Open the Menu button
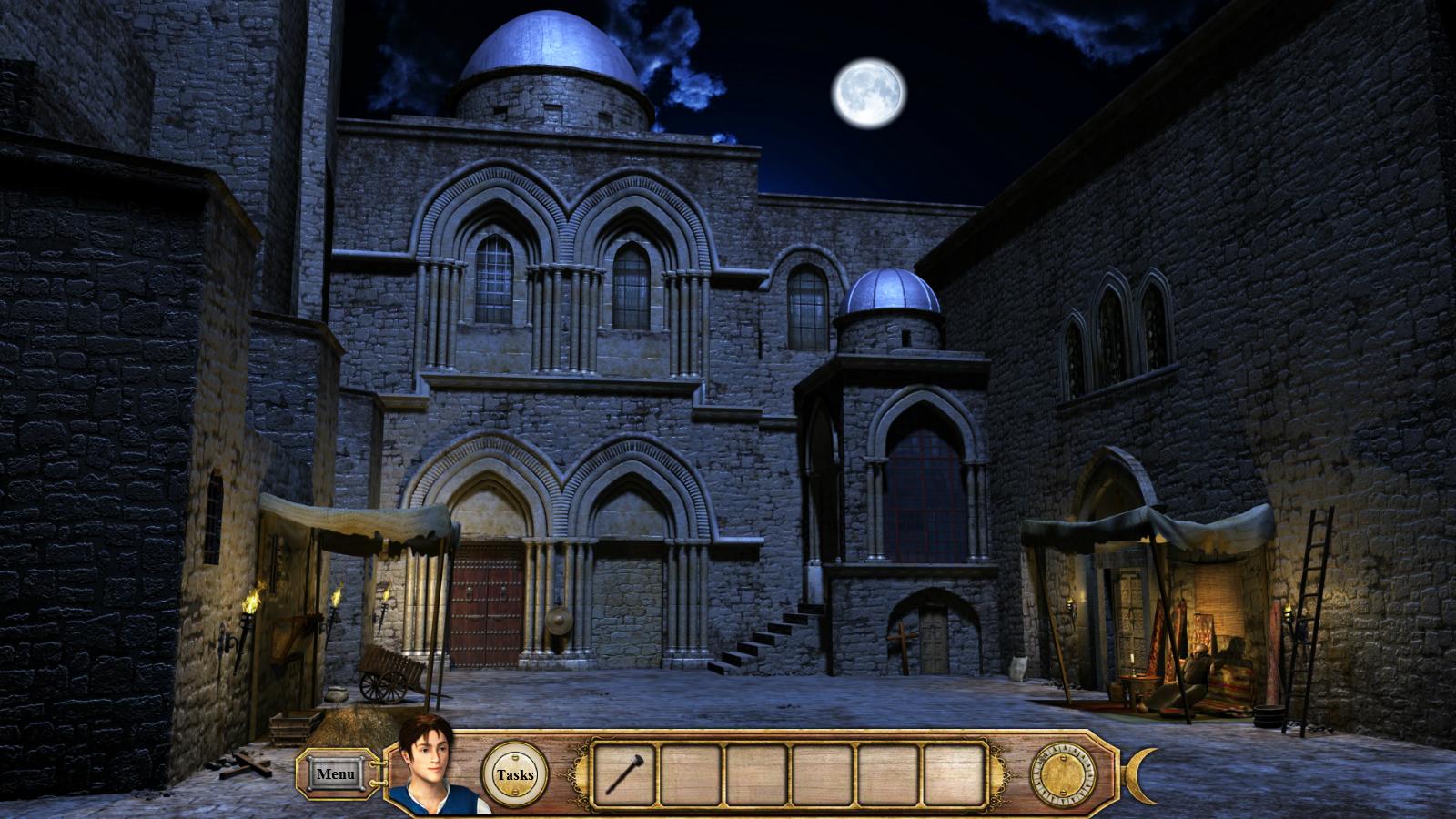 pos(336,774)
